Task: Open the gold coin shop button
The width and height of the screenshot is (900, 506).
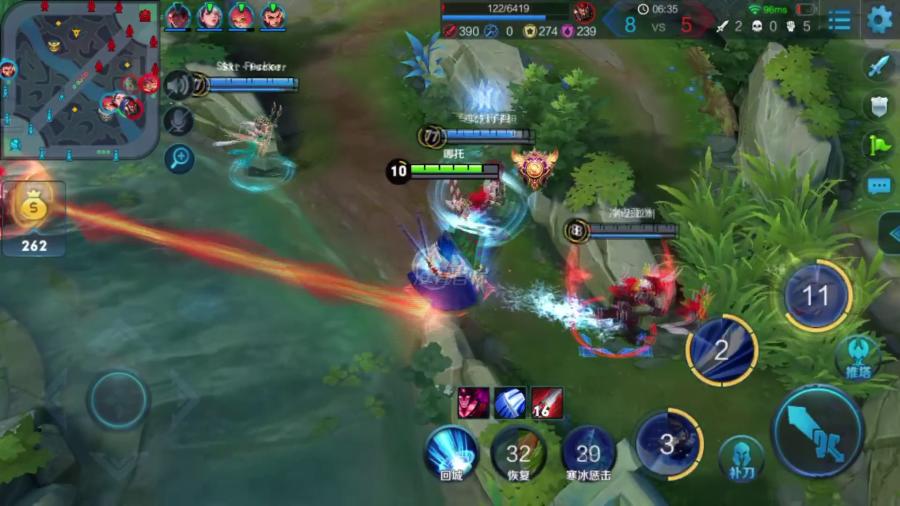Action: click(x=33, y=212)
